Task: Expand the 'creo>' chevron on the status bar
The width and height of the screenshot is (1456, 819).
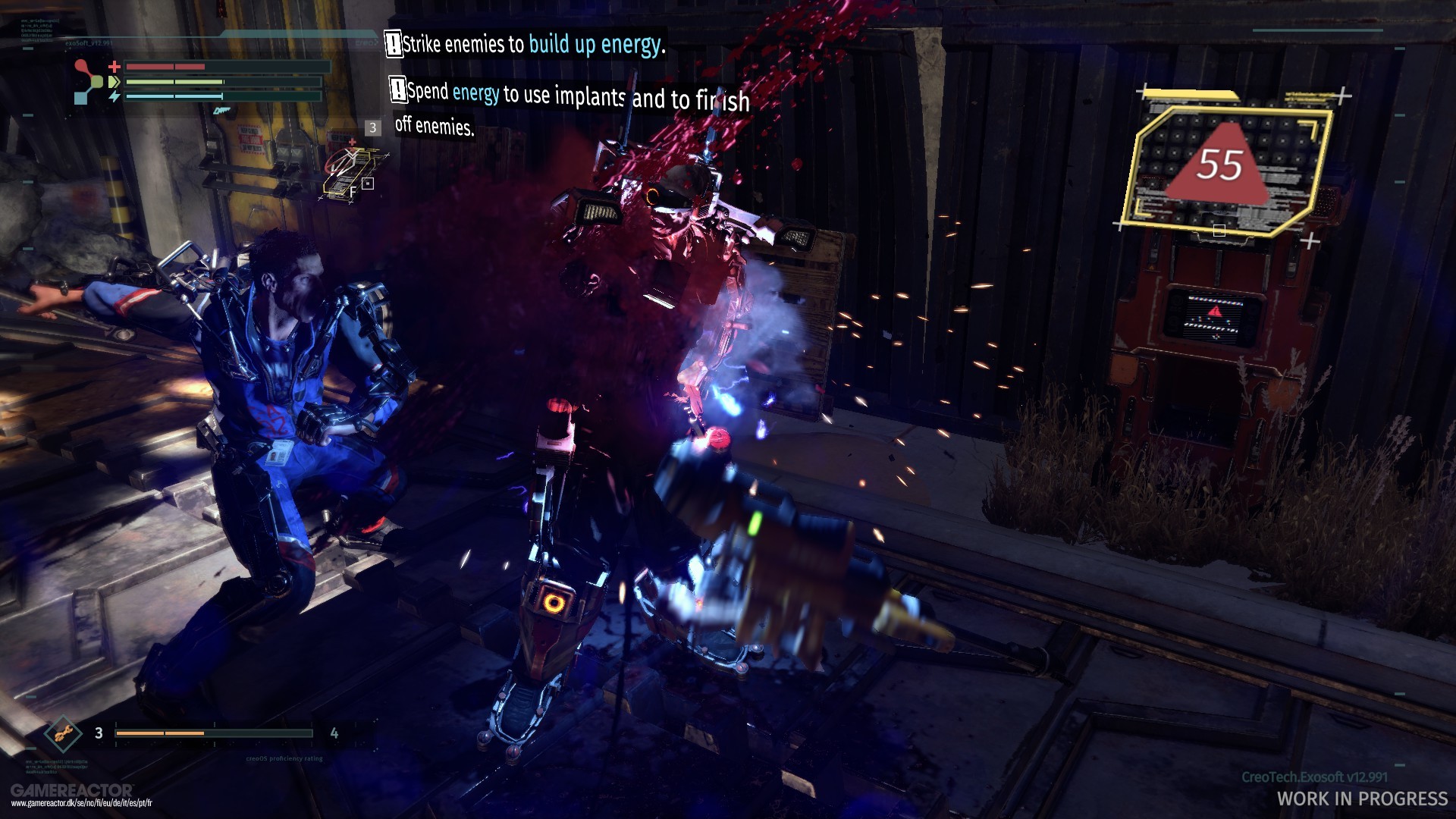Action: 376,43
